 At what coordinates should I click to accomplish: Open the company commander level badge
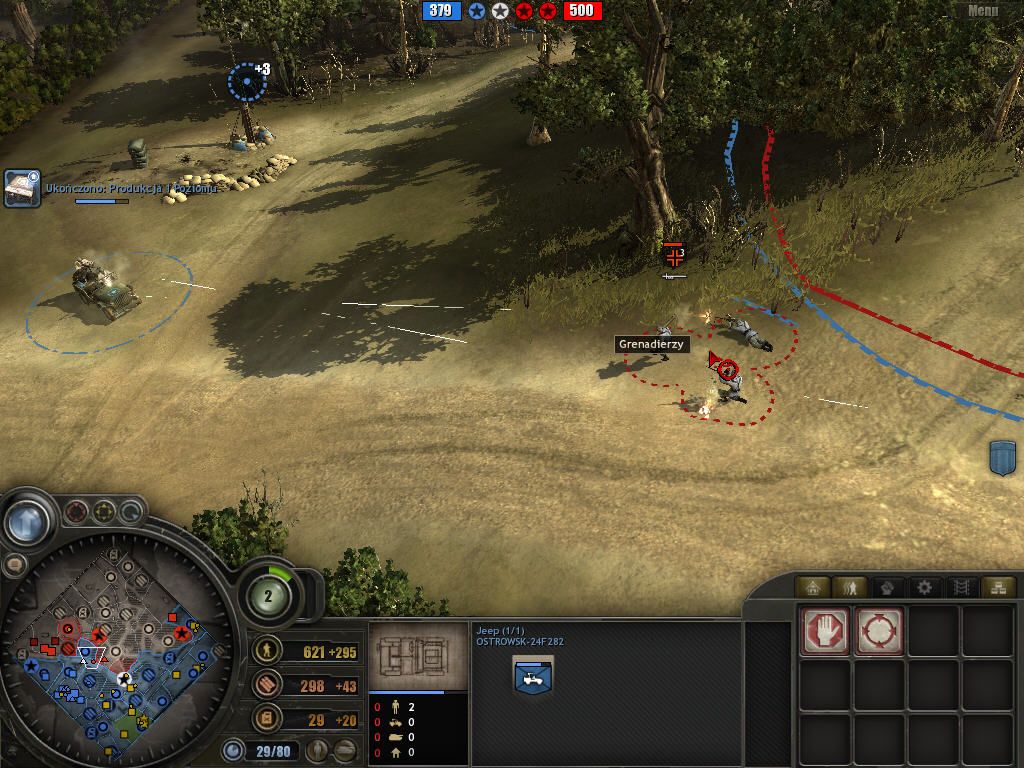click(x=269, y=595)
